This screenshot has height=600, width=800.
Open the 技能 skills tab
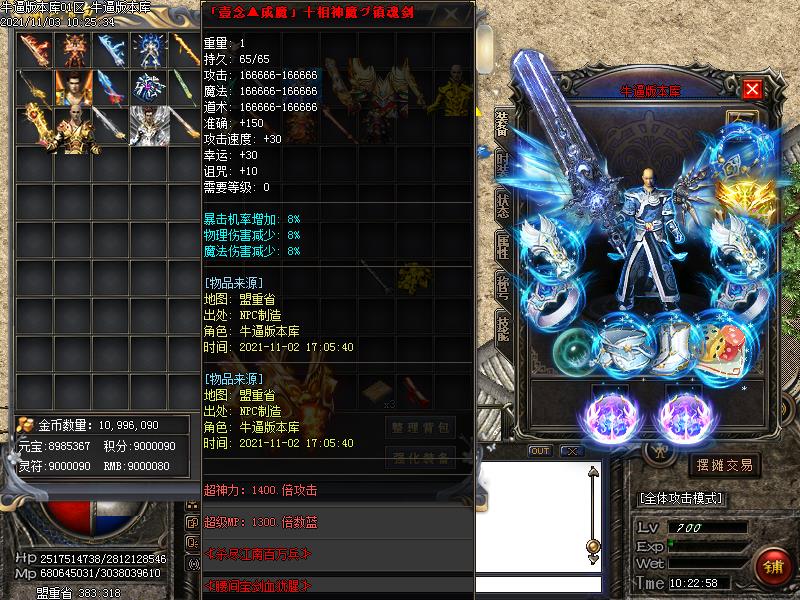(x=502, y=327)
